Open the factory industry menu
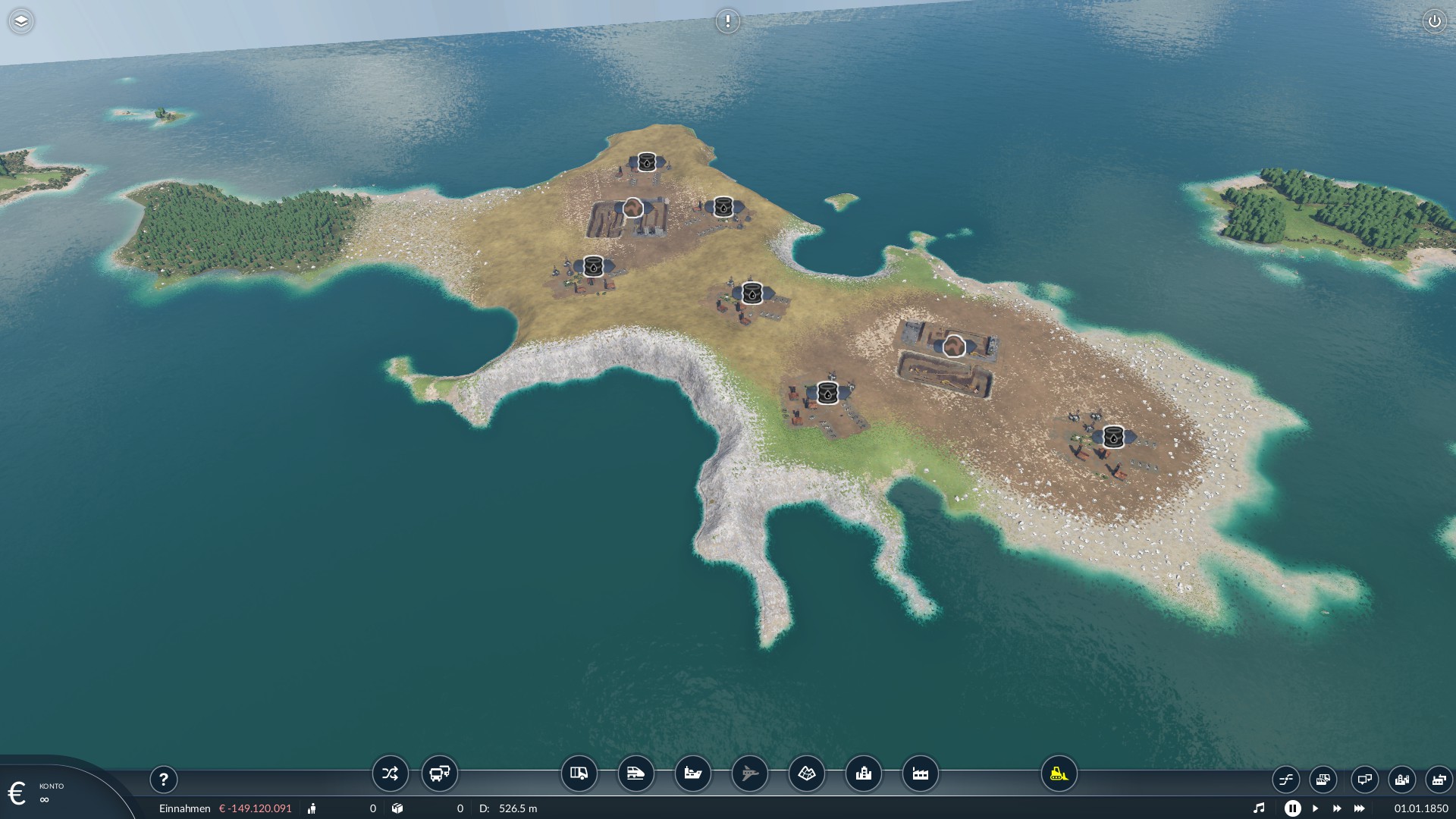The width and height of the screenshot is (1456, 819). coord(920,773)
